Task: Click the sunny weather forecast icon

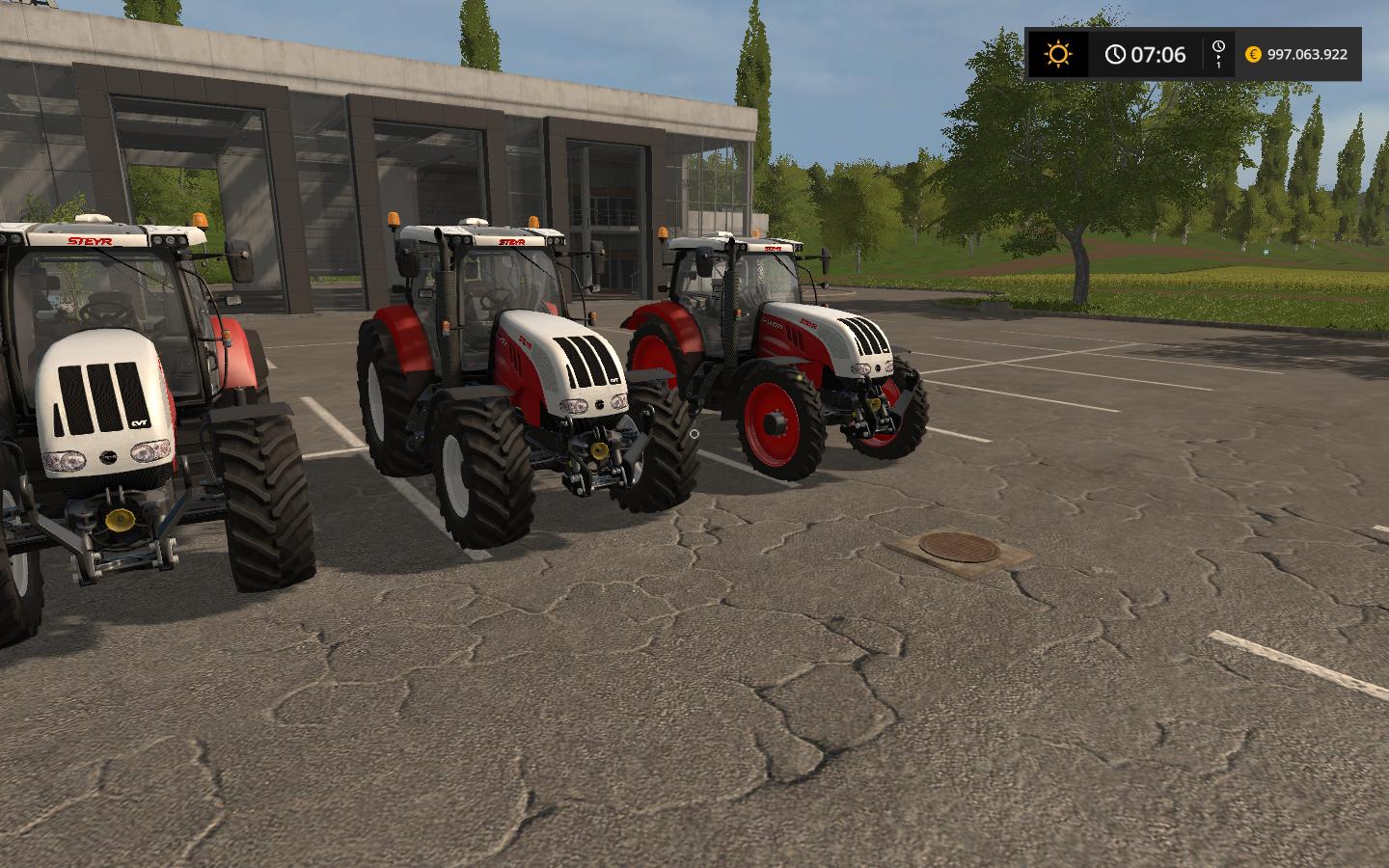Action: pyautogui.click(x=1058, y=54)
